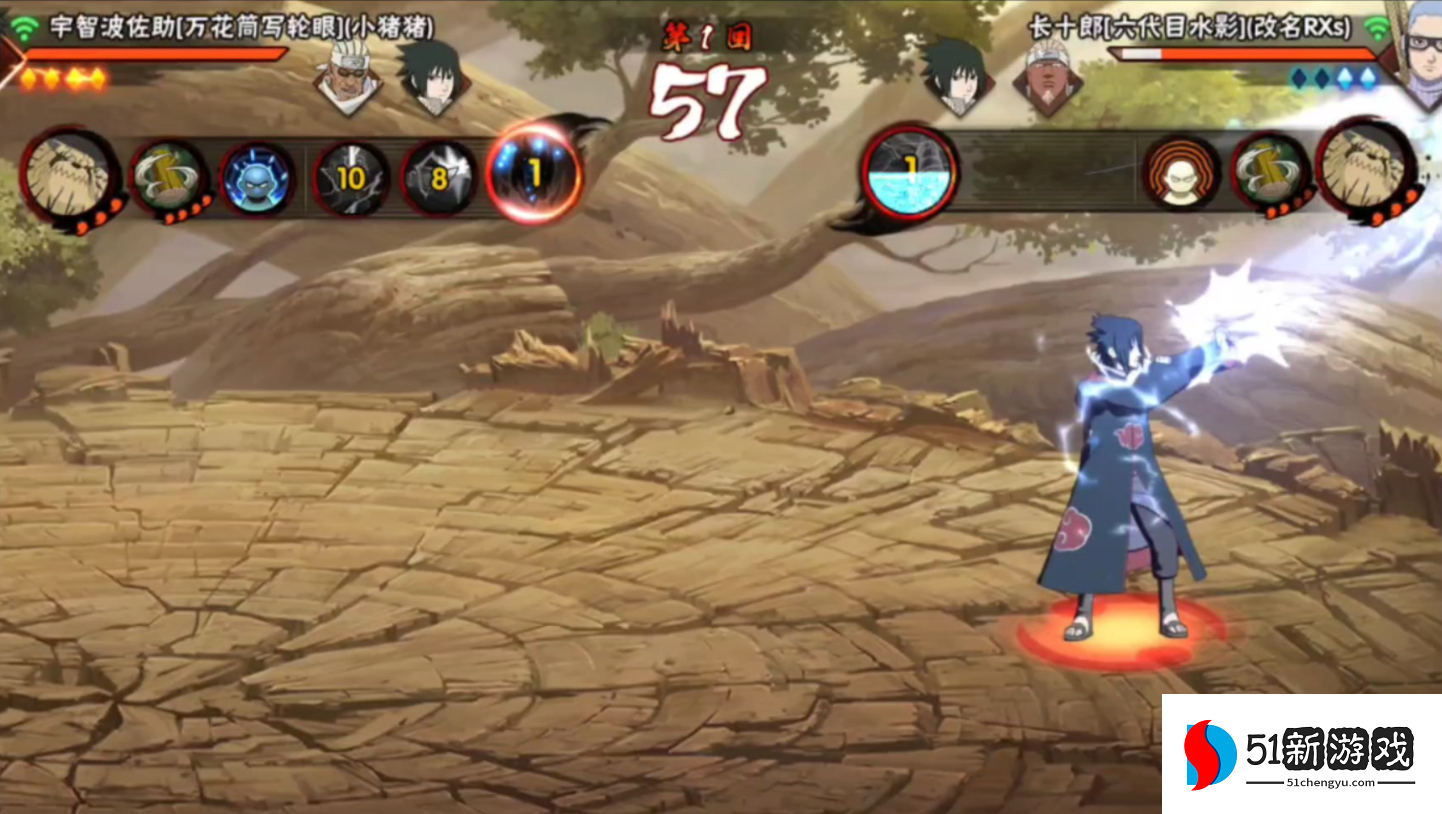
Task: Select Sasuke's portrait on the 小猪猪 team
Action: [433, 76]
